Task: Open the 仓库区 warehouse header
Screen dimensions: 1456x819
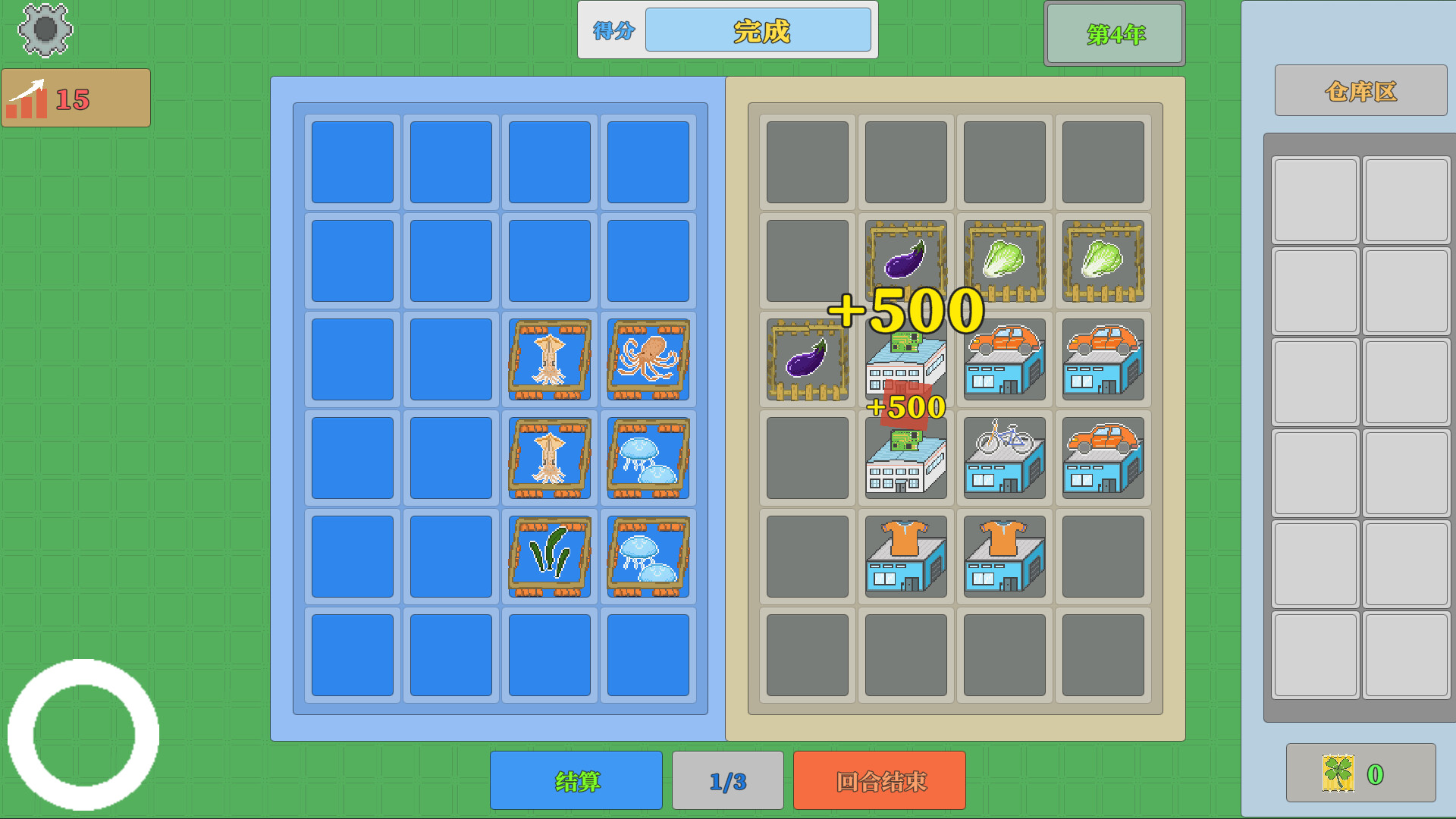Action: tap(1361, 90)
